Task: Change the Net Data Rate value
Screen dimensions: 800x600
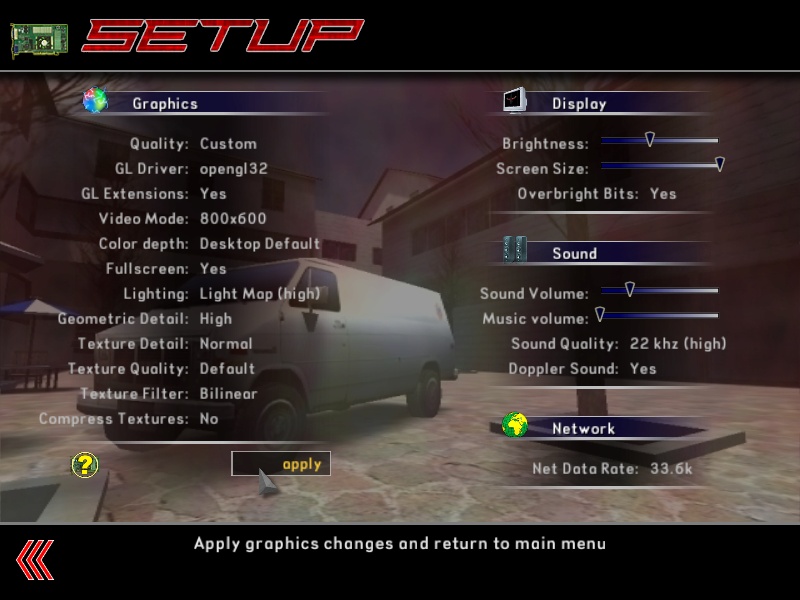Action: pos(673,469)
